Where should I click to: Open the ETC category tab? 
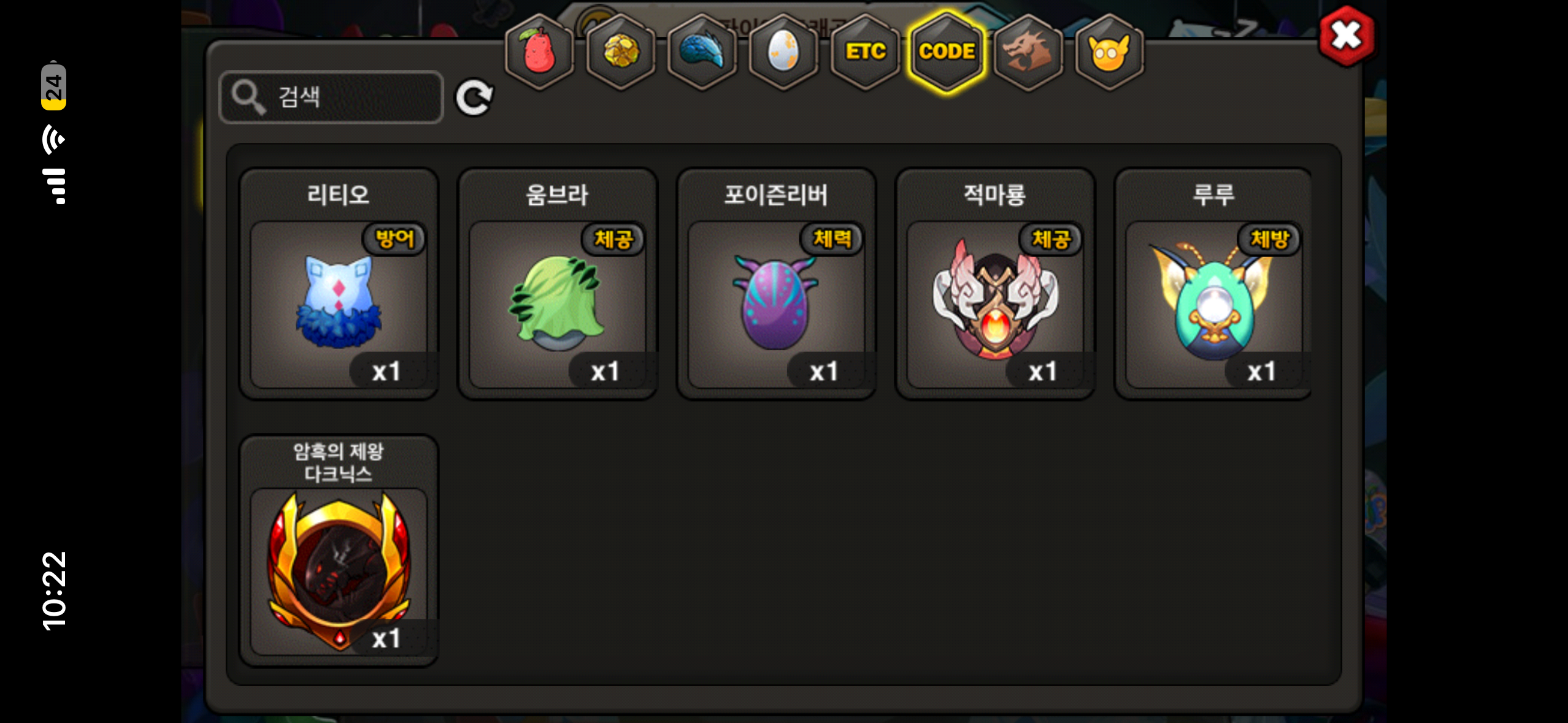click(x=865, y=52)
